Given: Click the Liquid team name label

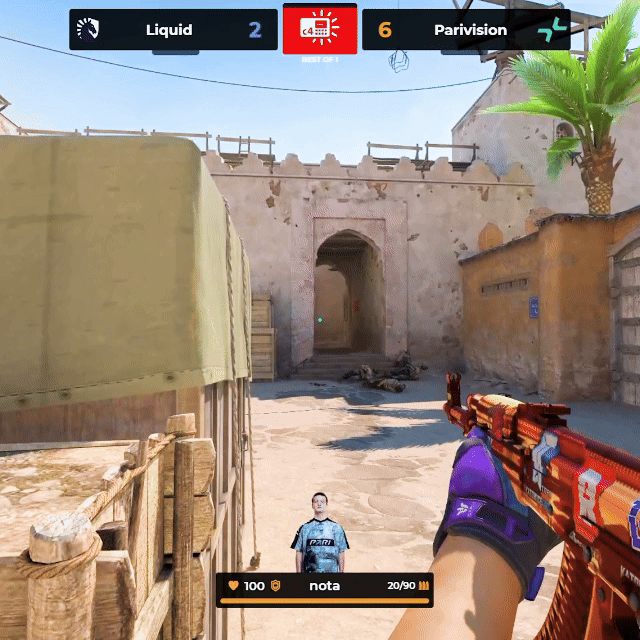Looking at the screenshot, I should [169, 30].
